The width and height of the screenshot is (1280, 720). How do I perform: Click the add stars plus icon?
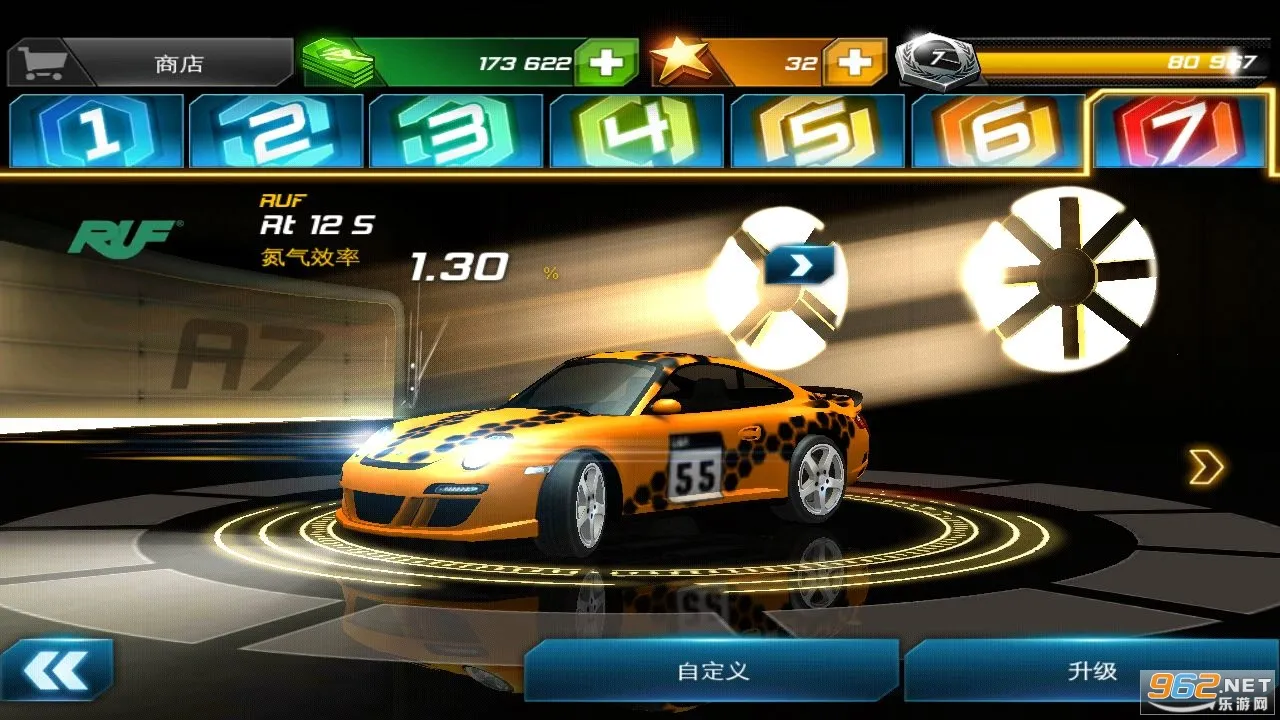point(855,62)
